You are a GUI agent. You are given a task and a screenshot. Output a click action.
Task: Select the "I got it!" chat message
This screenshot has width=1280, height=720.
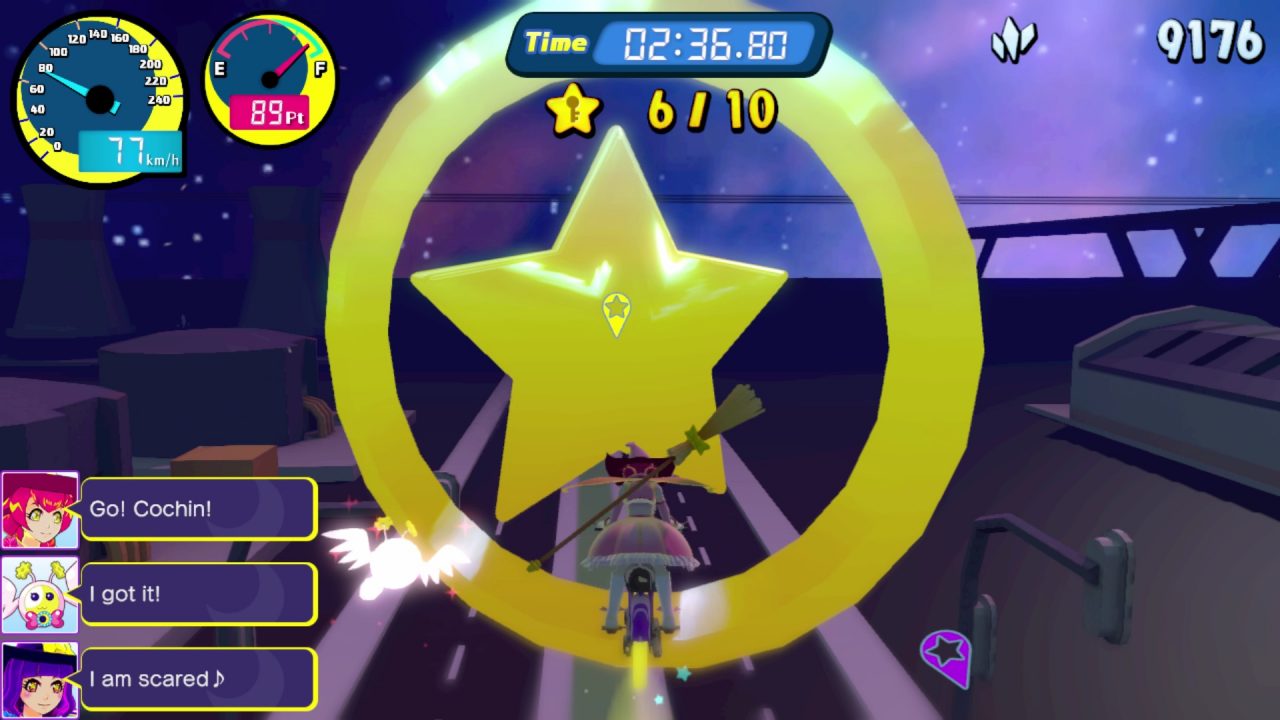coord(198,594)
